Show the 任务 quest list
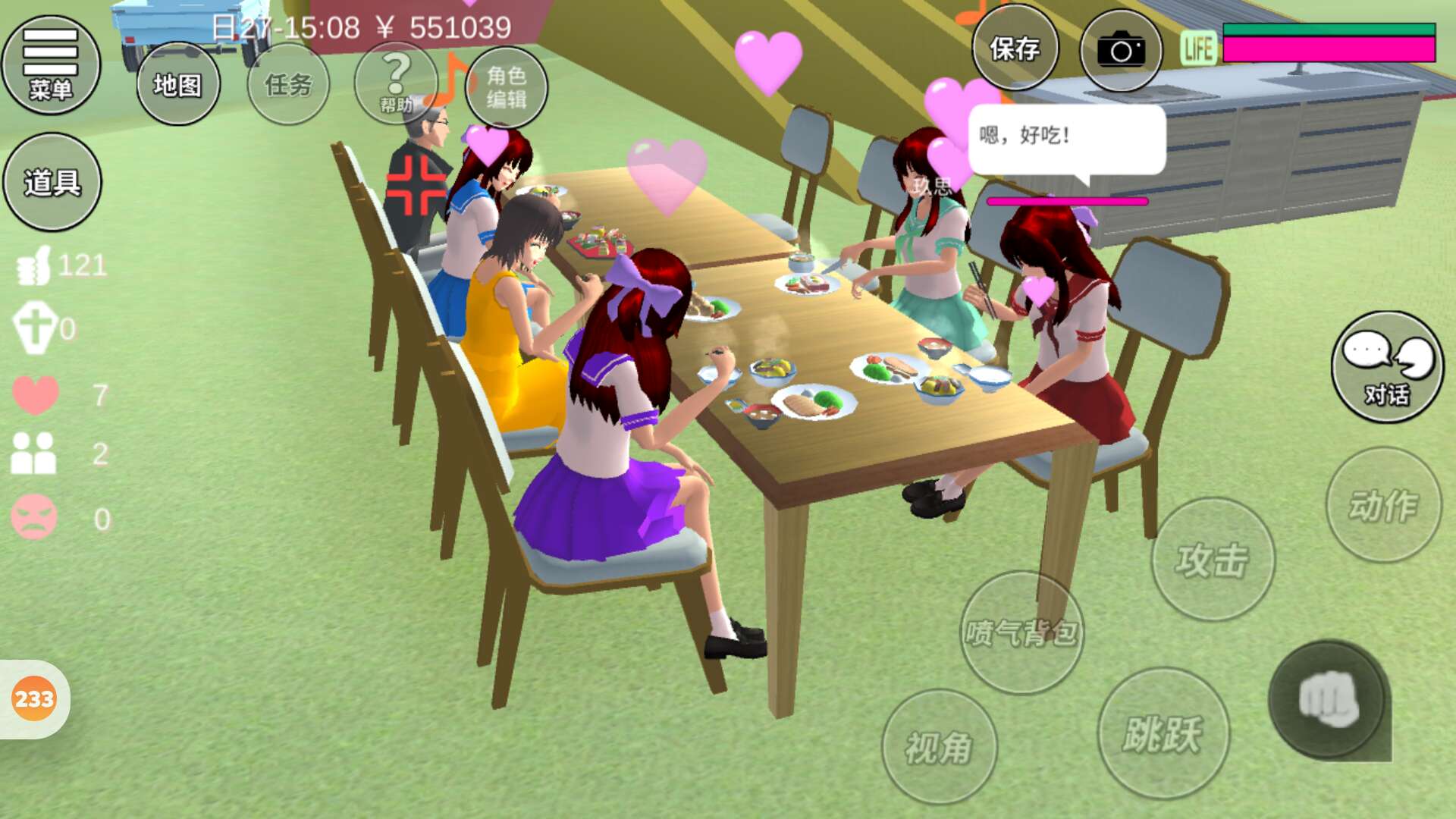1456x819 pixels. [288, 84]
